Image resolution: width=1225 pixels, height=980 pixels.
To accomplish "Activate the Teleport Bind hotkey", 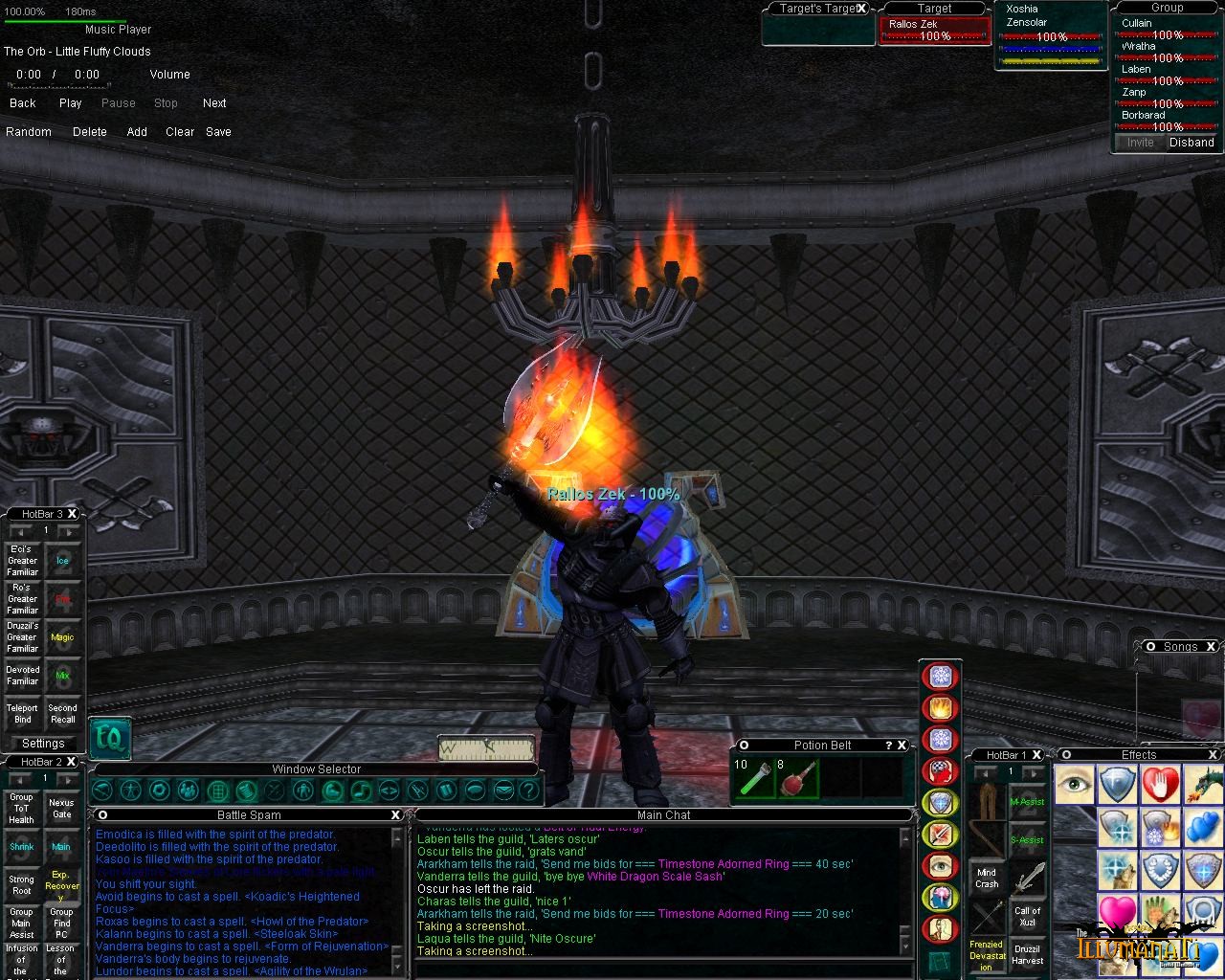I will coord(23,714).
